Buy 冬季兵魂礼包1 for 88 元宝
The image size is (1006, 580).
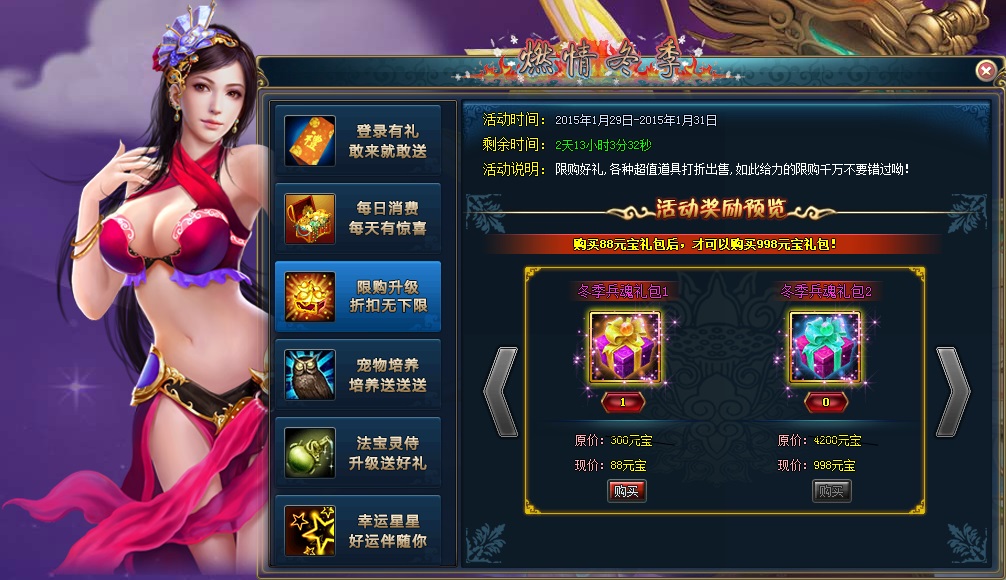626,491
